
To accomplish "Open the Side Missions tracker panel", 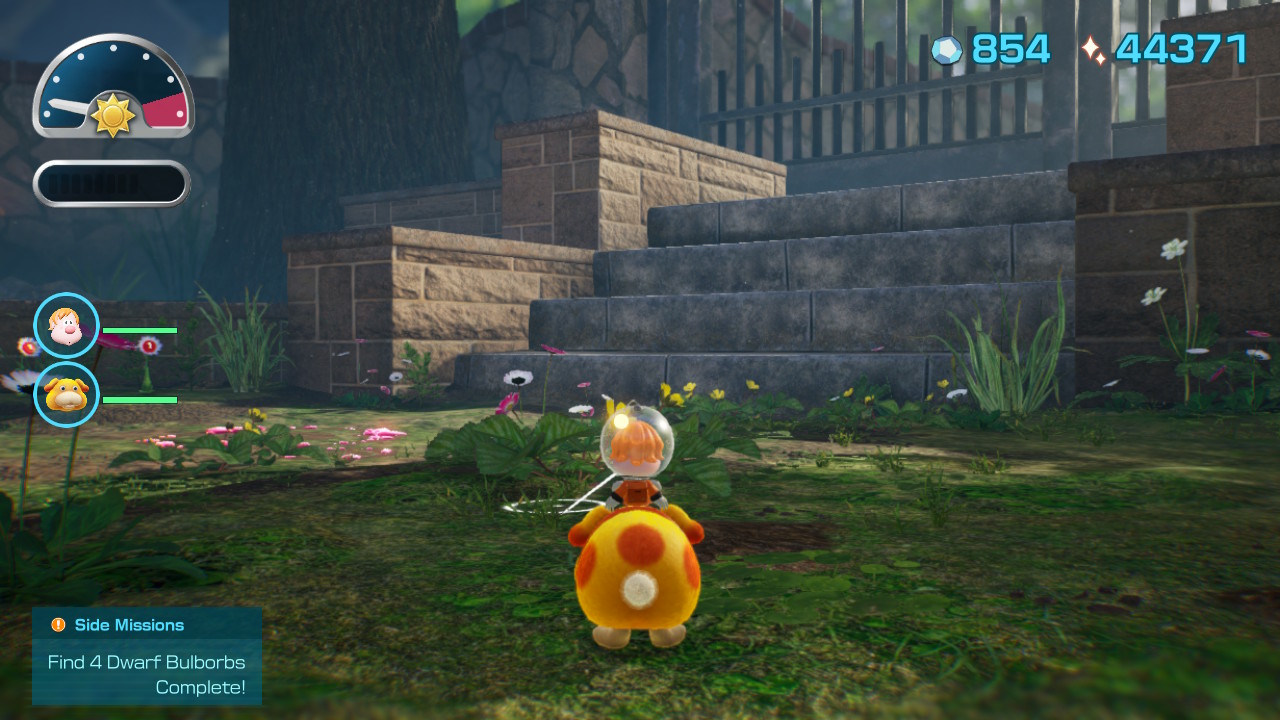I will click(147, 656).
